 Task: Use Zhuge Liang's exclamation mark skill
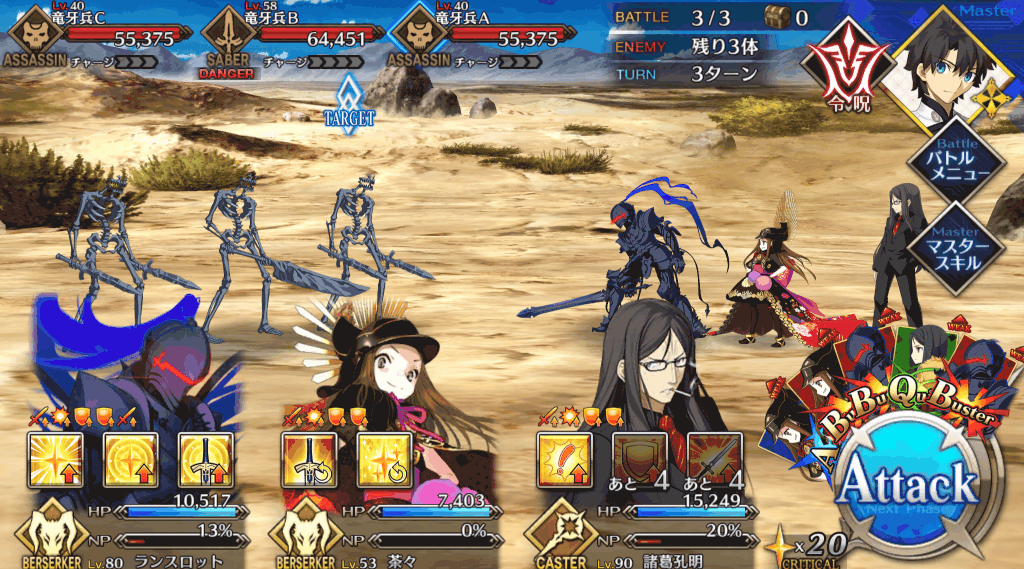pos(564,459)
